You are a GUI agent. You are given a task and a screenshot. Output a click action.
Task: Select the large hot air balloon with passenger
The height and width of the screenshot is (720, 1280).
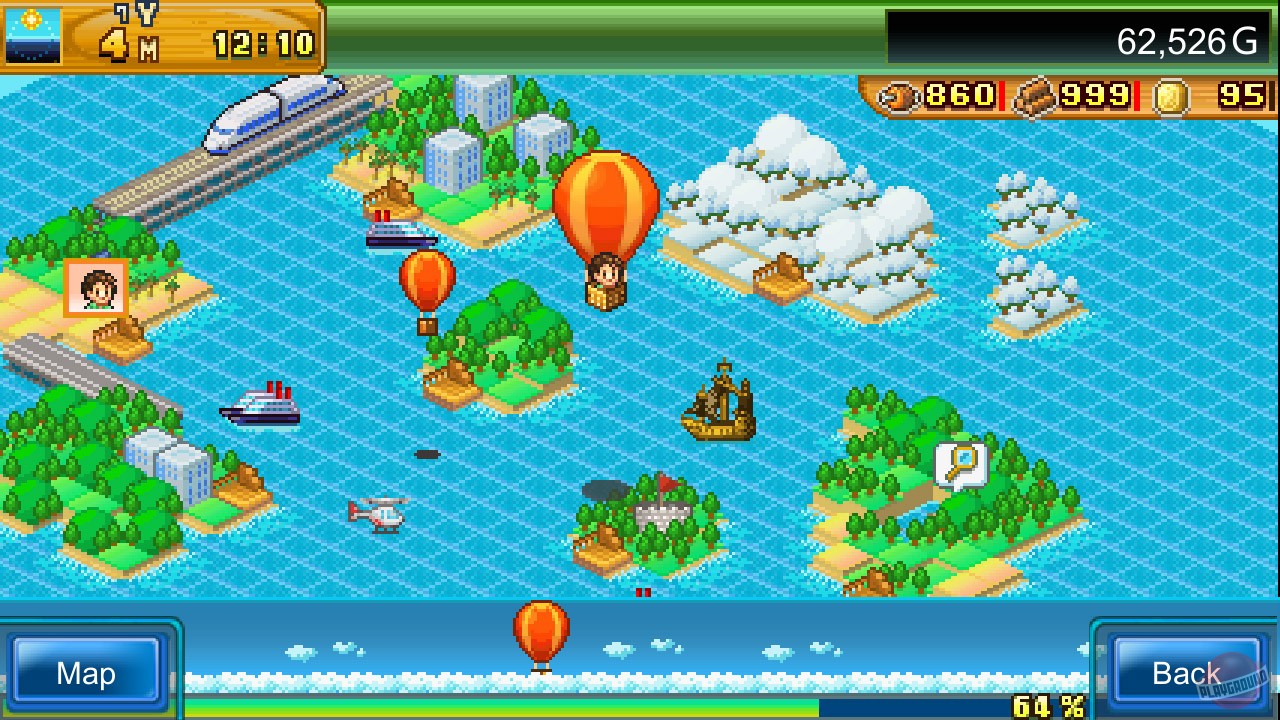[x=604, y=225]
